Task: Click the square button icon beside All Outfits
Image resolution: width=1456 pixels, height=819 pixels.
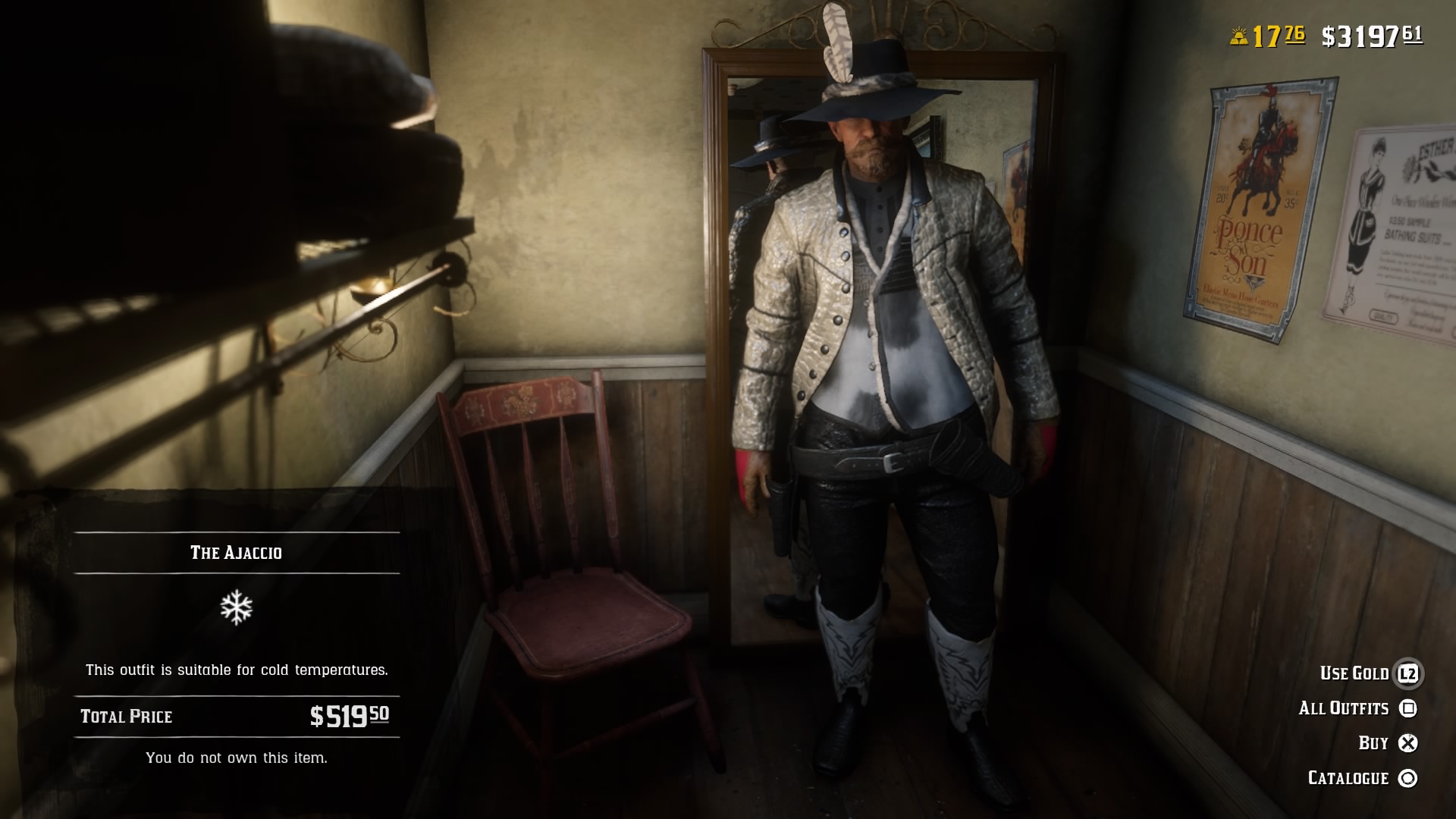Action: pos(1407,708)
